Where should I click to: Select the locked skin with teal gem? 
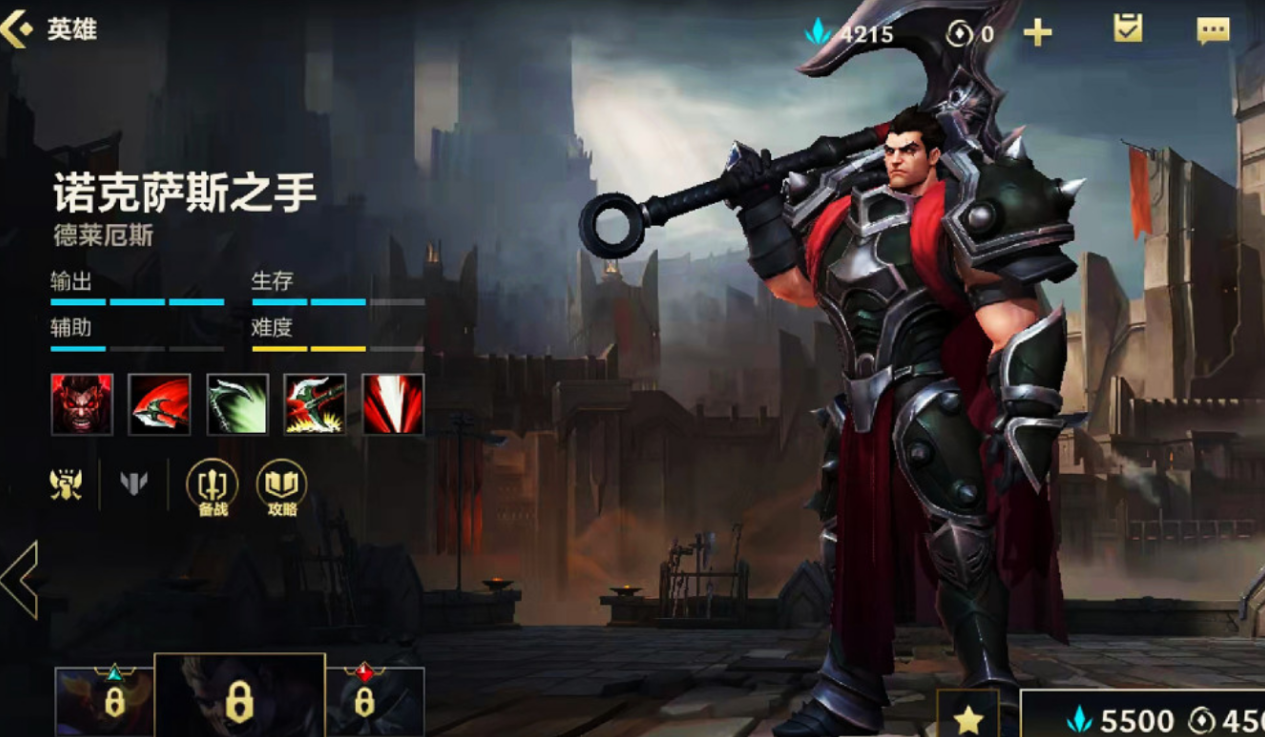(104, 701)
